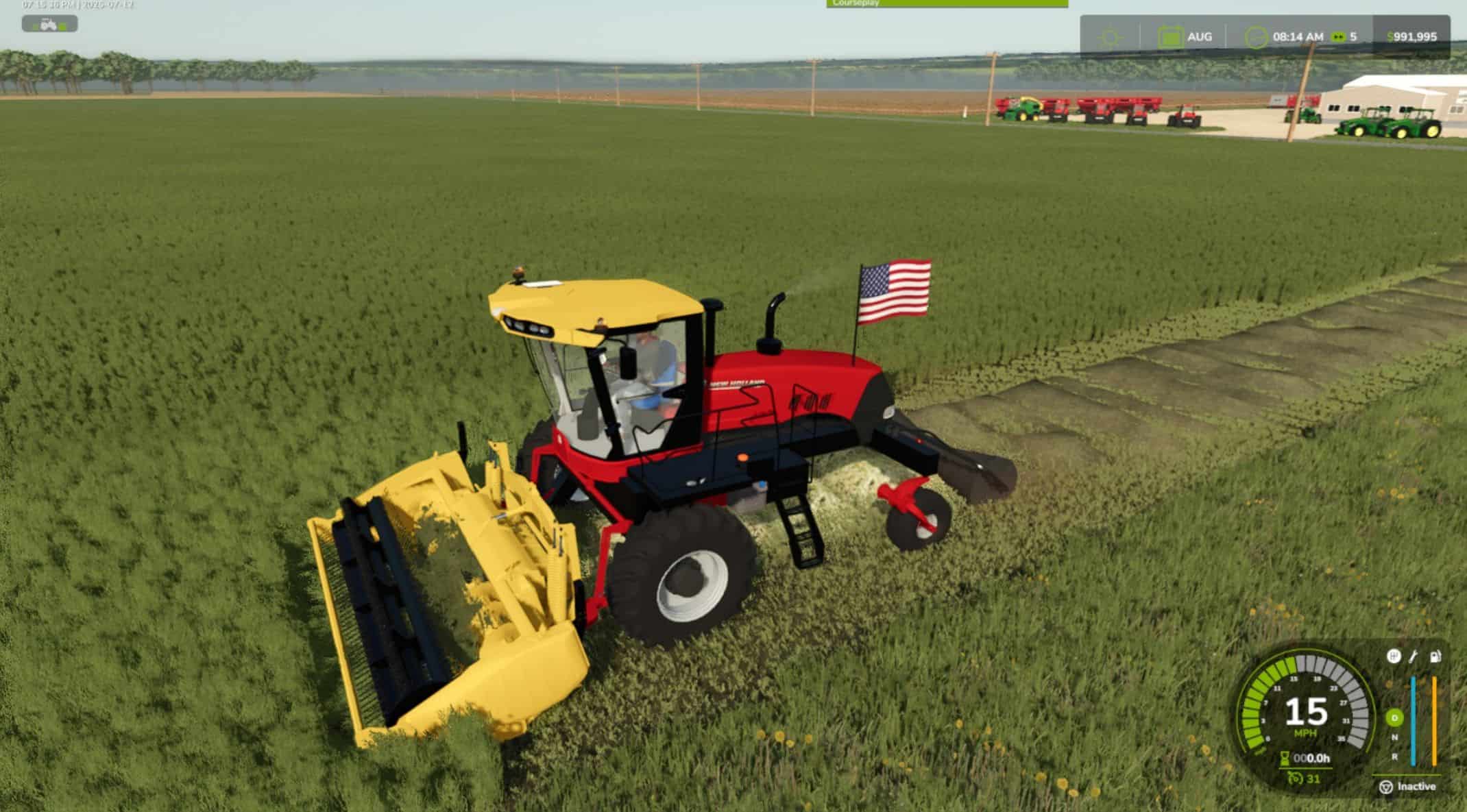Open the sun weather forecast icon

pyautogui.click(x=1110, y=37)
